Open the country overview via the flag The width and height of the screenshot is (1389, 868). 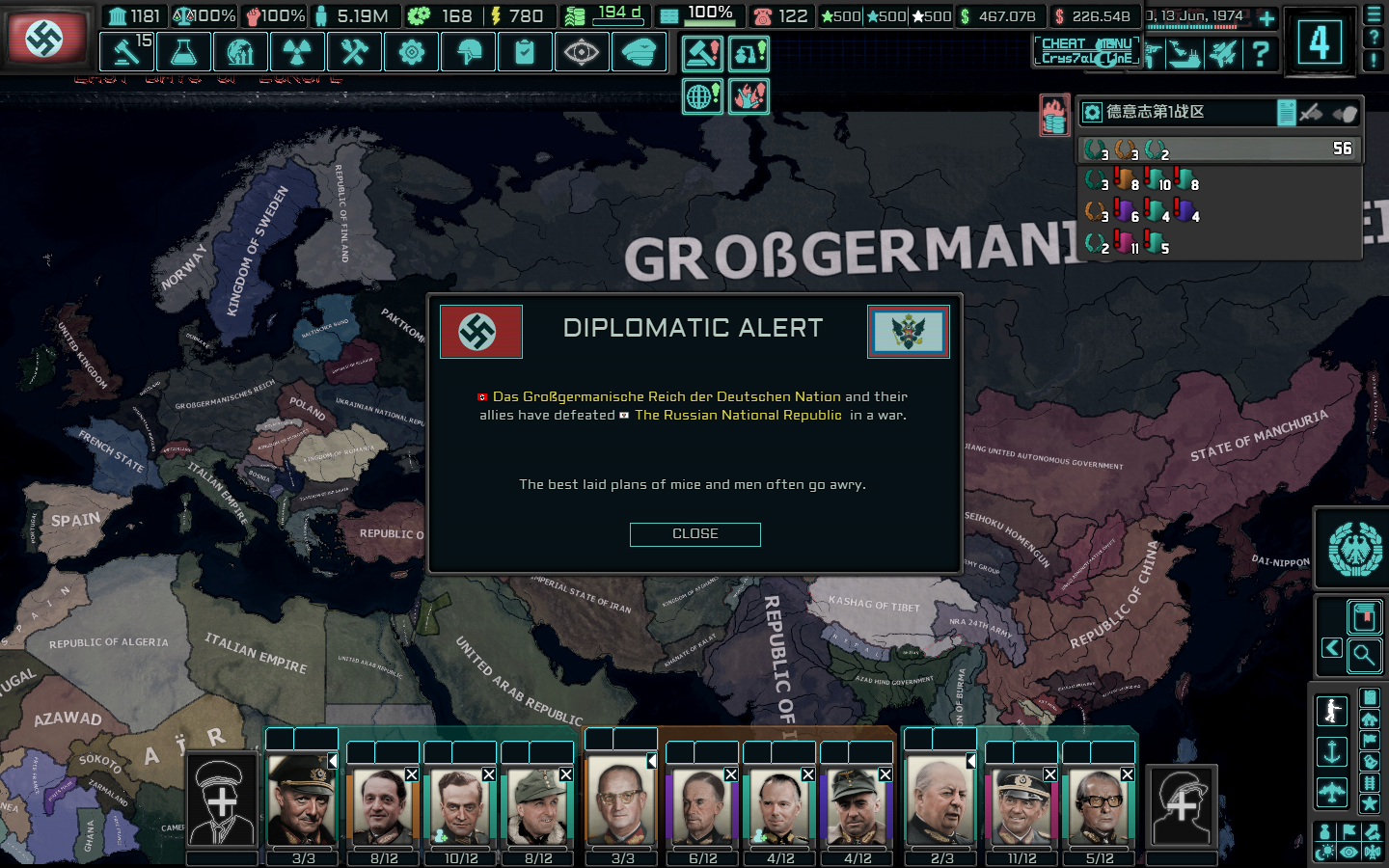tap(45, 39)
